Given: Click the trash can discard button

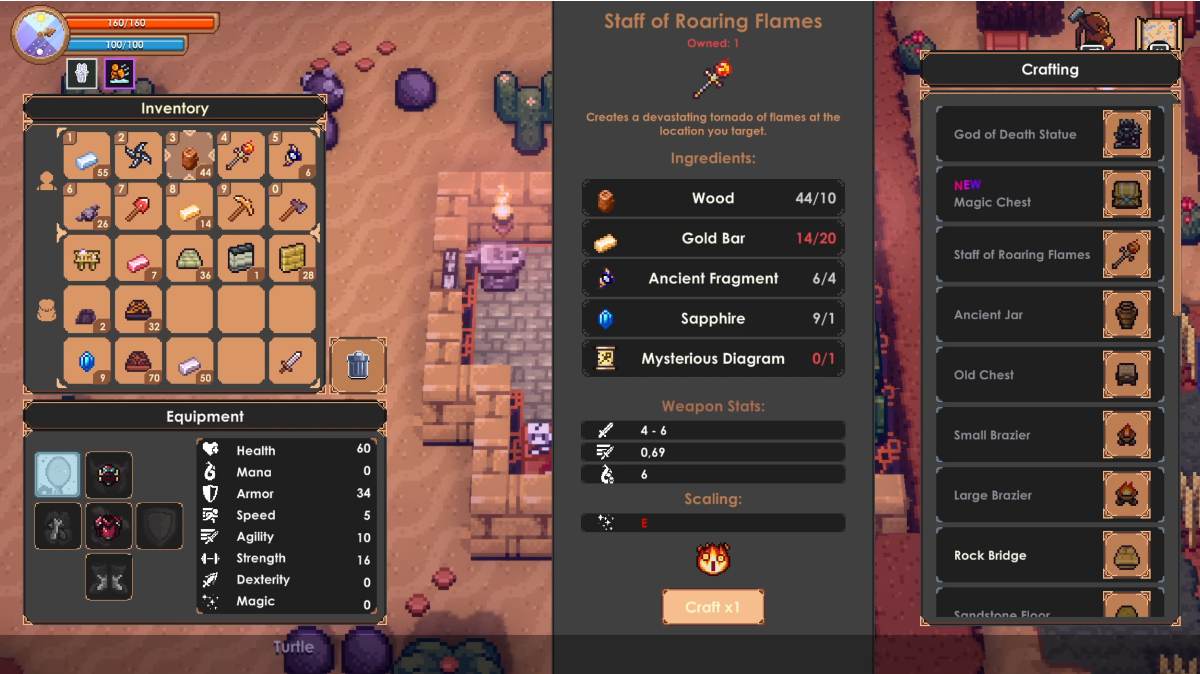Looking at the screenshot, I should pos(358,365).
